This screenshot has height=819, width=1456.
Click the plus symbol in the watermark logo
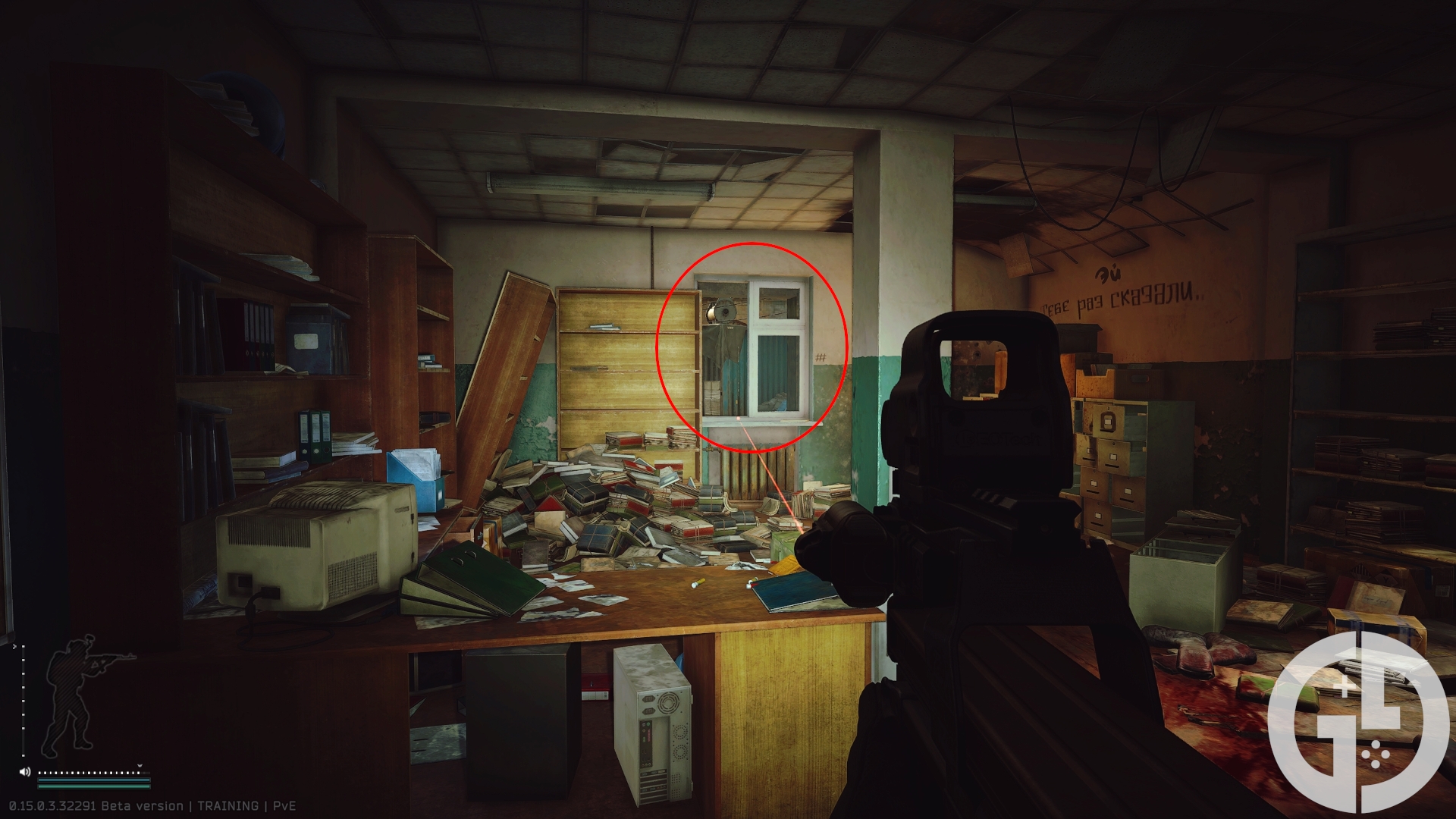(1345, 686)
